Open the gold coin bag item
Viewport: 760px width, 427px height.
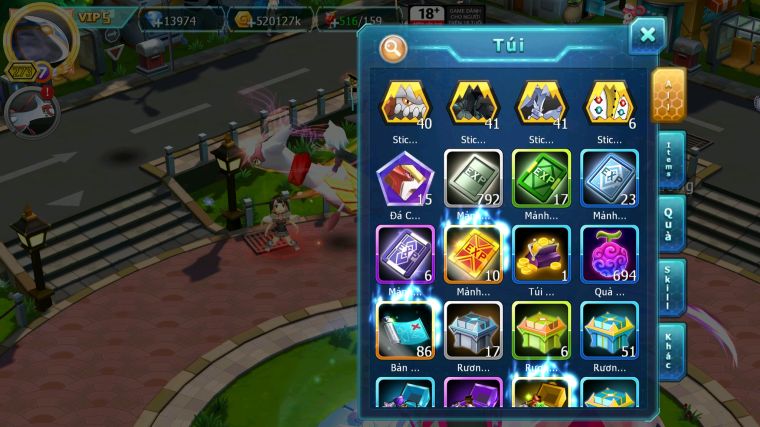[542, 255]
